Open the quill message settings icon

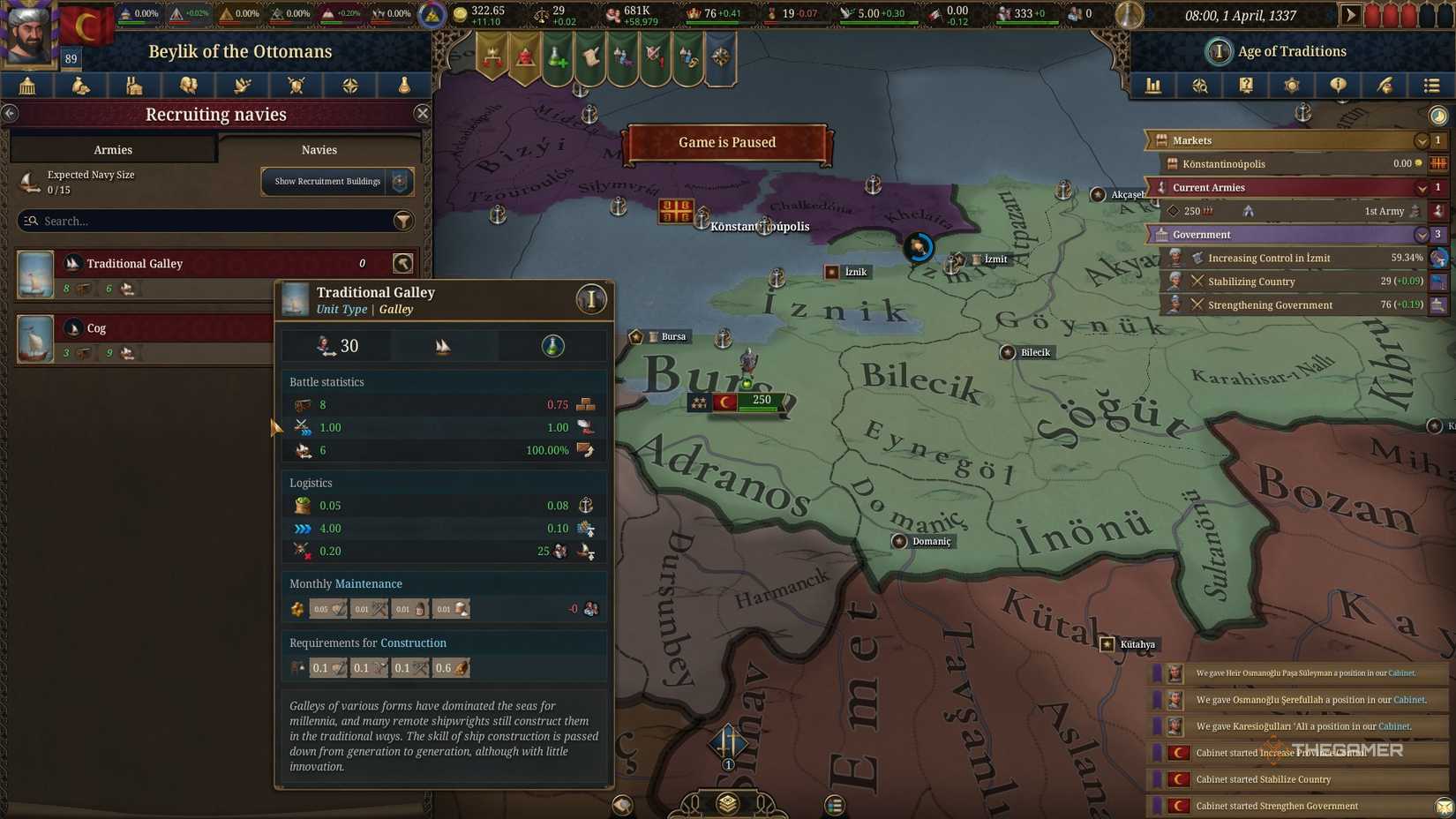coord(1384,86)
